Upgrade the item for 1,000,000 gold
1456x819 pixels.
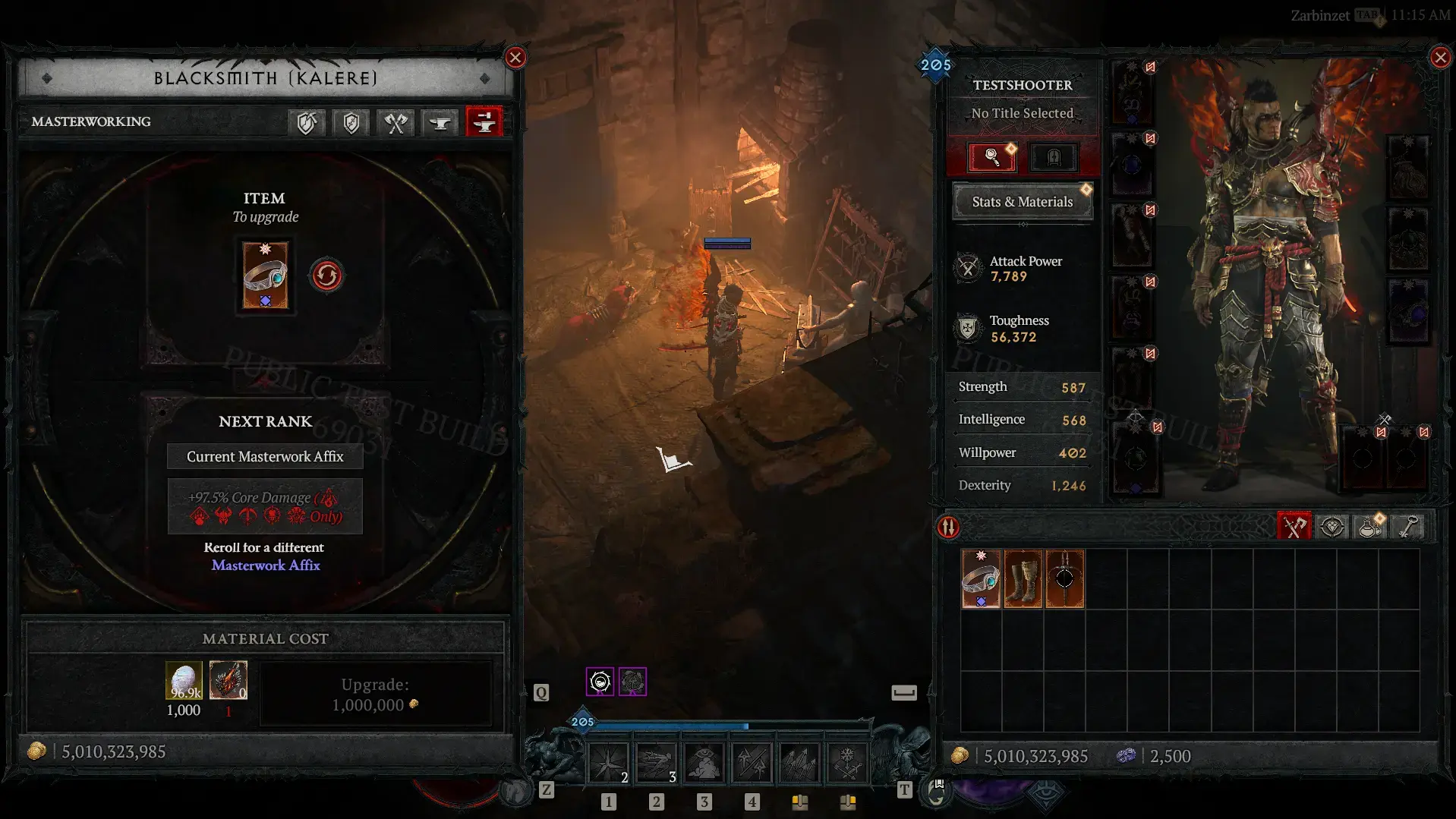(375, 695)
